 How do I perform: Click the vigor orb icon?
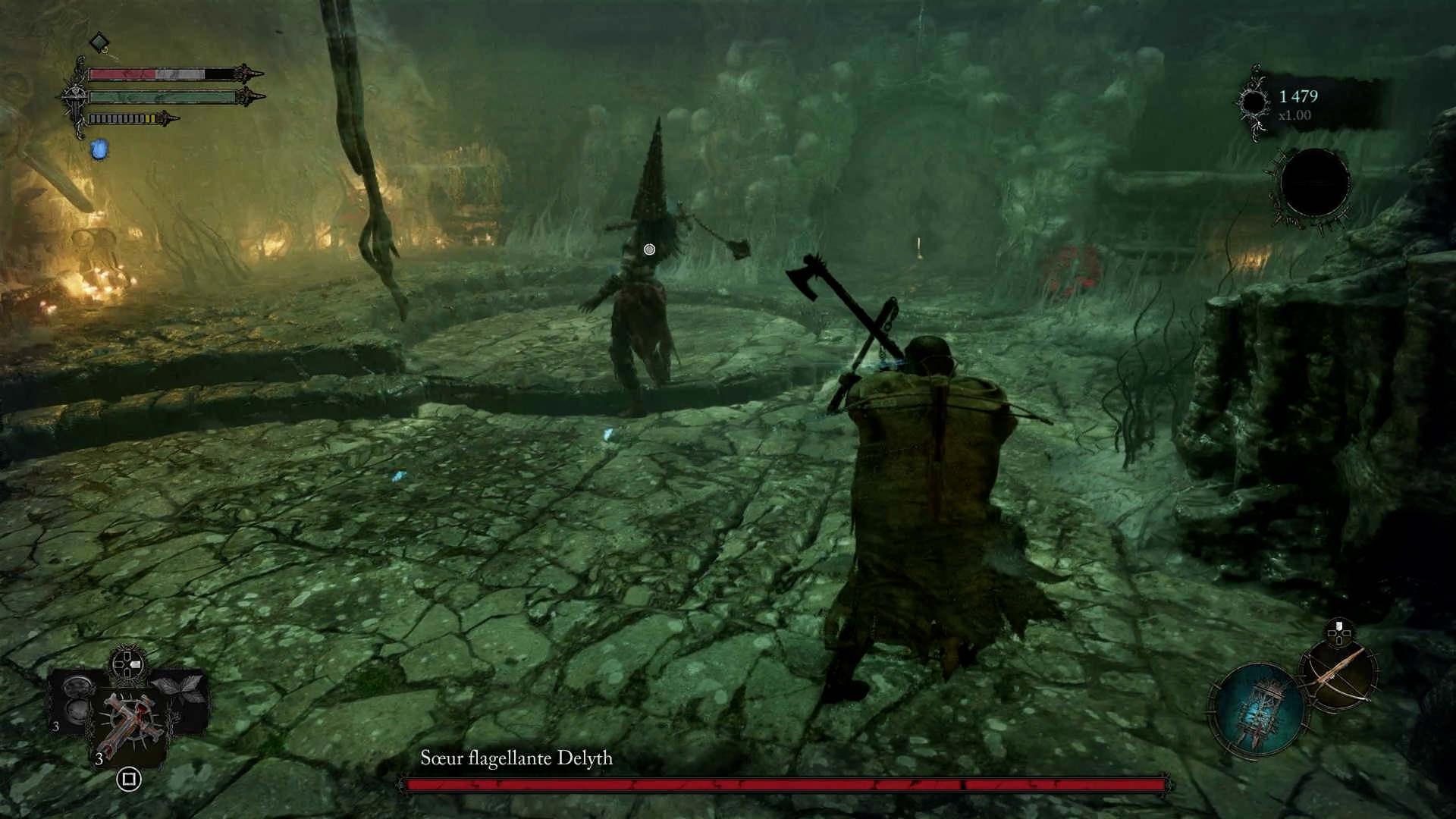pos(1254,102)
